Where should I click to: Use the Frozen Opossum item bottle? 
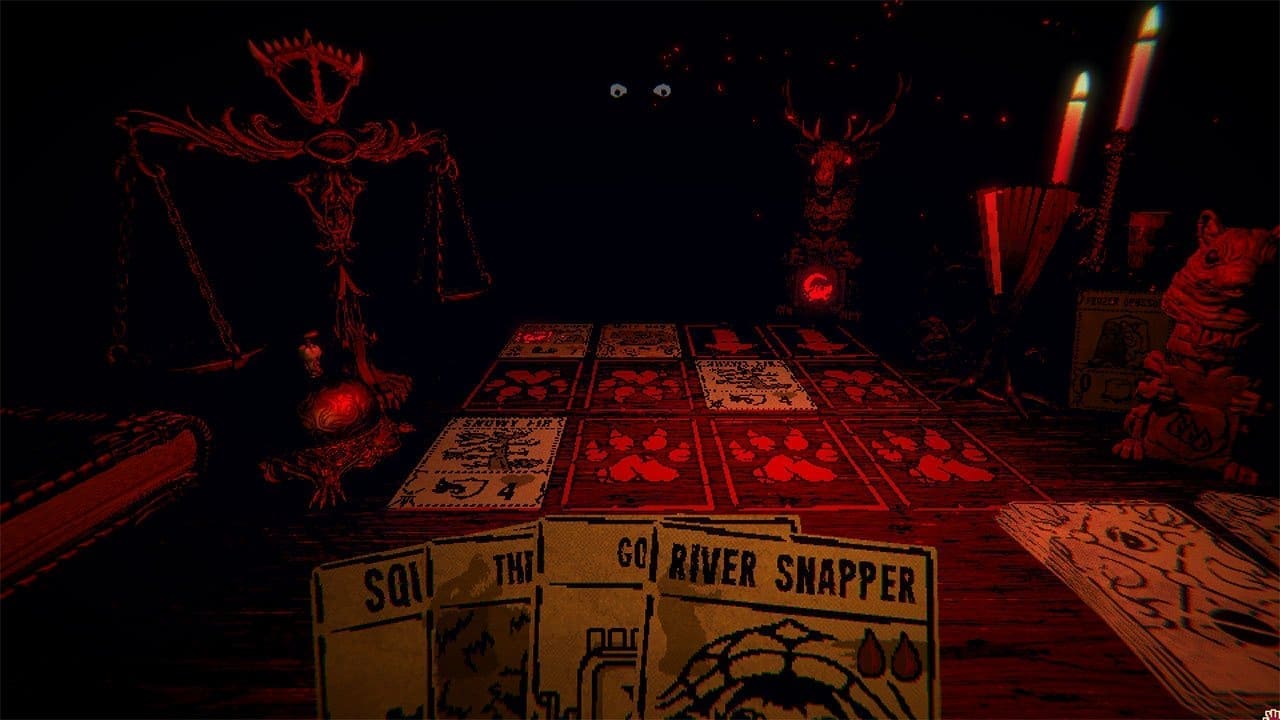tap(1115, 350)
